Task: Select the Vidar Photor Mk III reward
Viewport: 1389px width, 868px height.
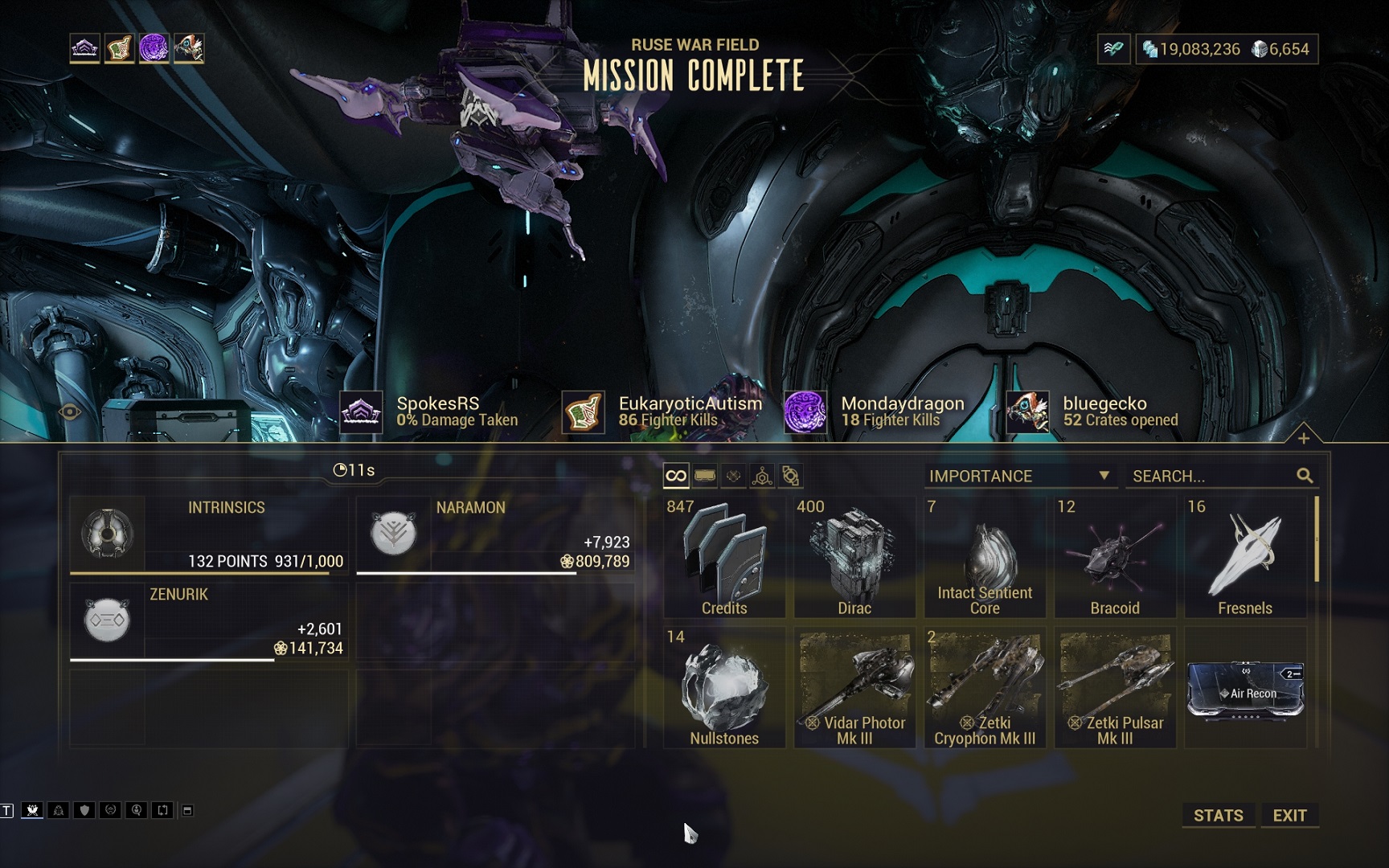Action: click(x=854, y=688)
